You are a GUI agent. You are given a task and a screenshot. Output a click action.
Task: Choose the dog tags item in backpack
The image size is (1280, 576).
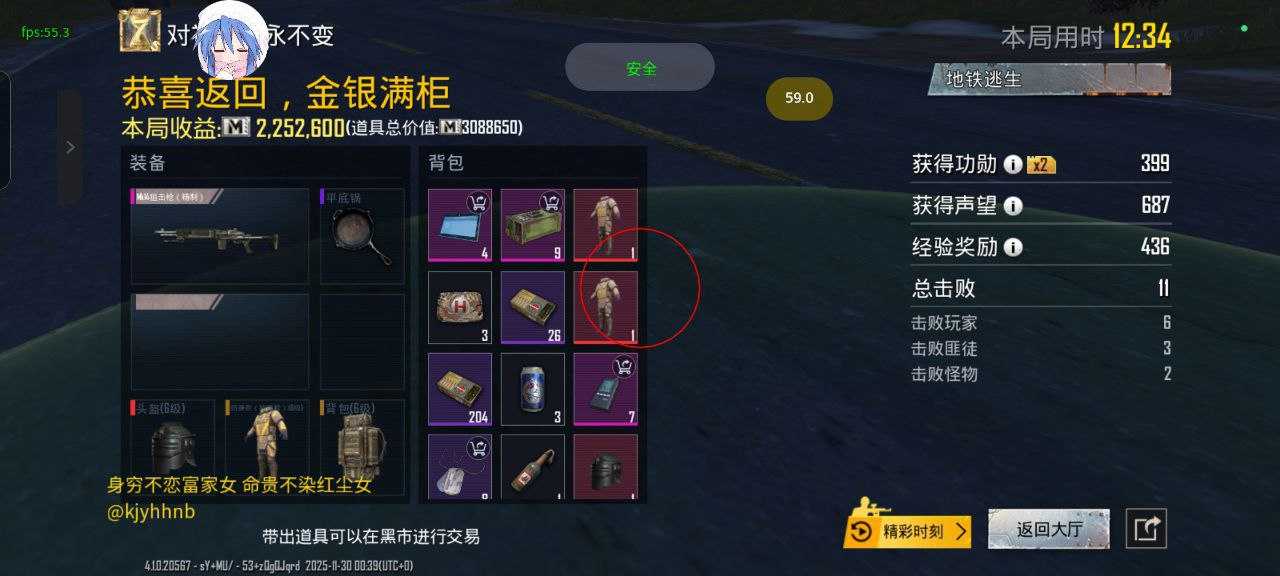[460, 467]
